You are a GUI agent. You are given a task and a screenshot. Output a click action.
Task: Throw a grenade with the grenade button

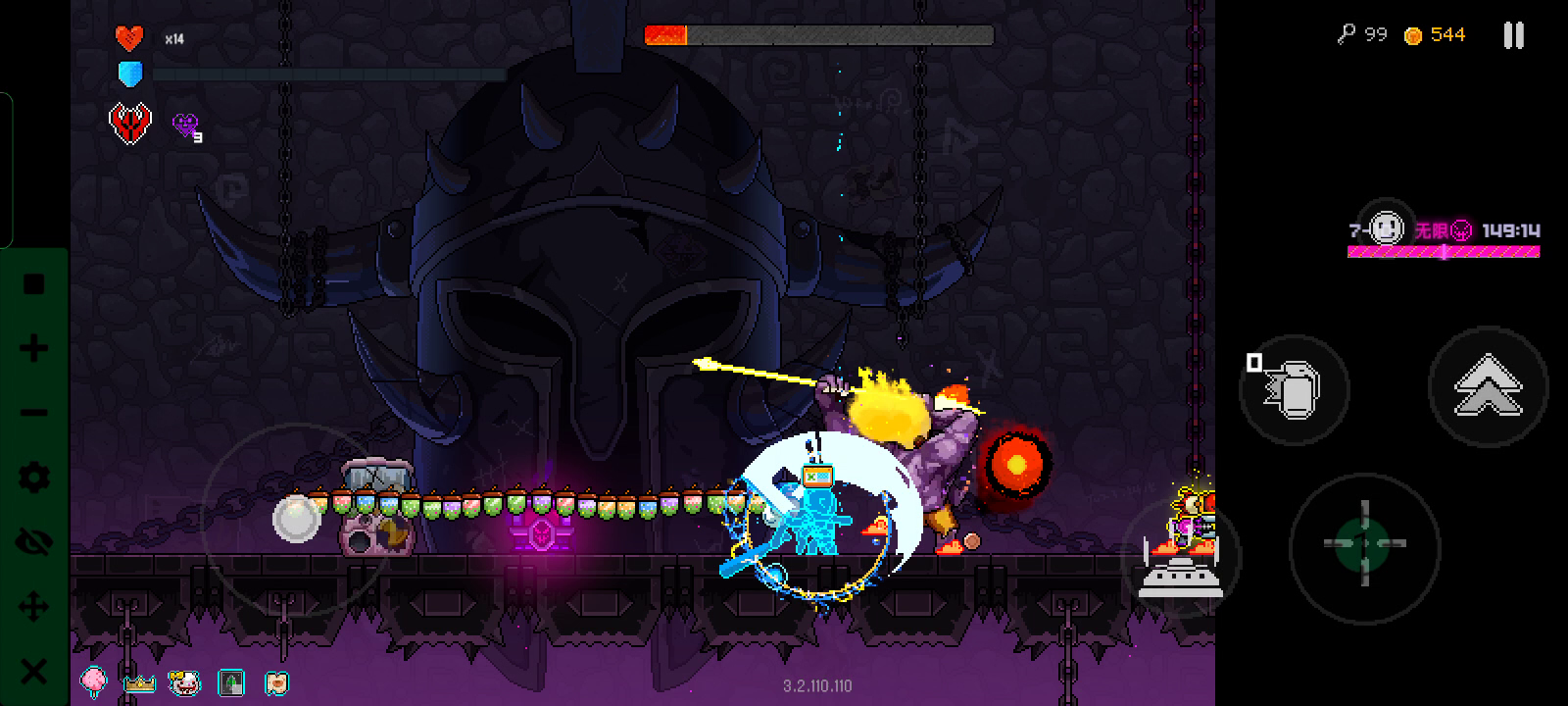click(1294, 389)
